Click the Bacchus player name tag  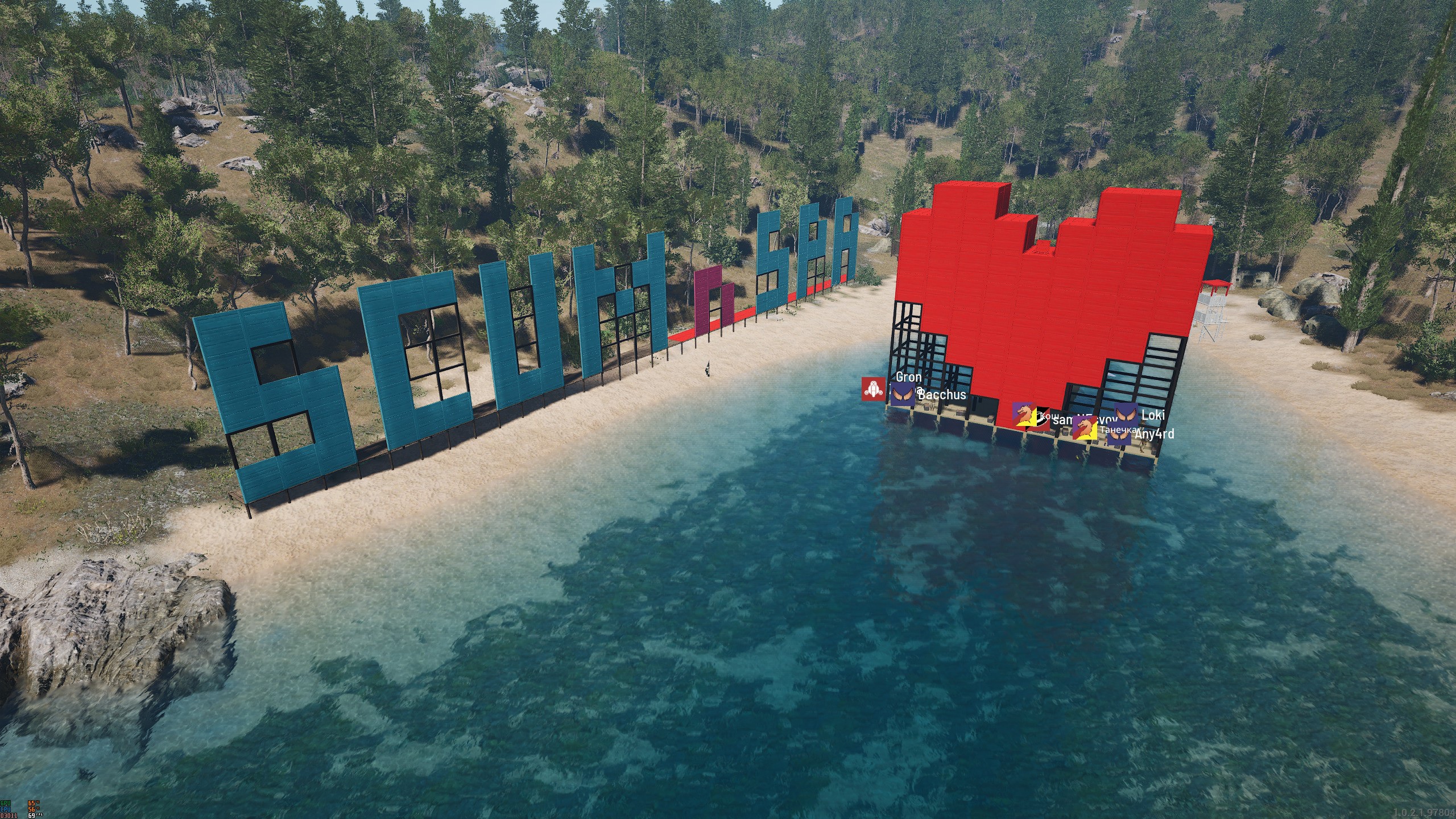click(x=942, y=395)
